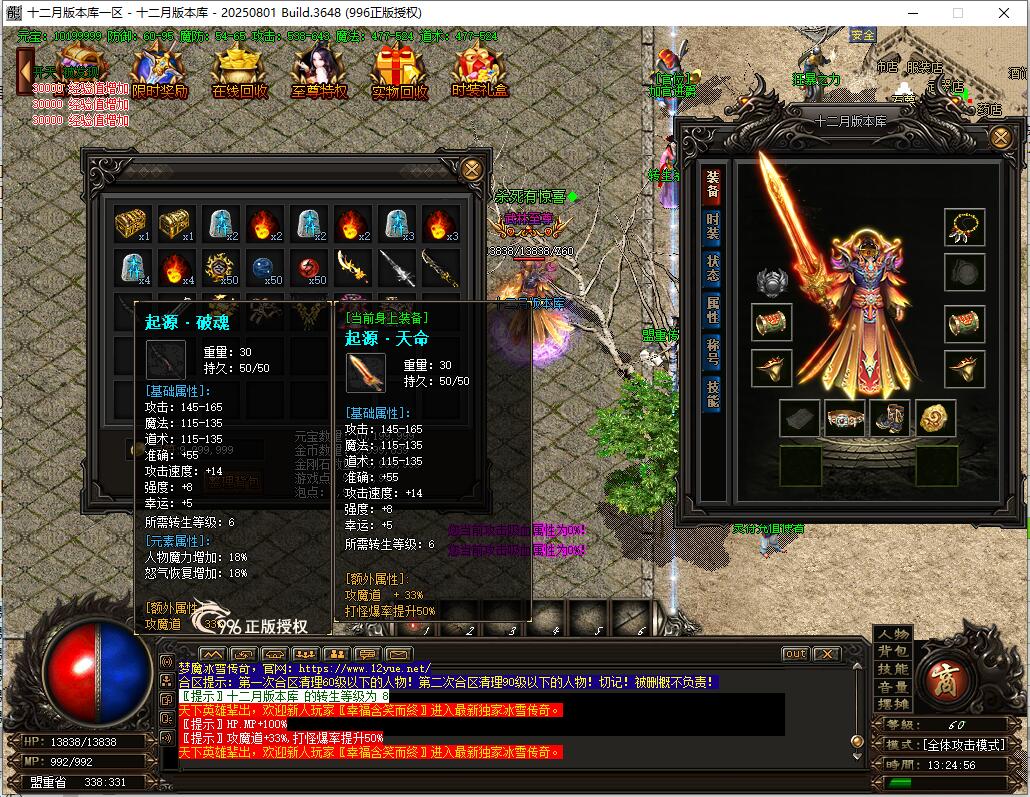The width and height of the screenshot is (1030, 797).
Task: Switch to the 时装 costume tab
Action: [712, 226]
